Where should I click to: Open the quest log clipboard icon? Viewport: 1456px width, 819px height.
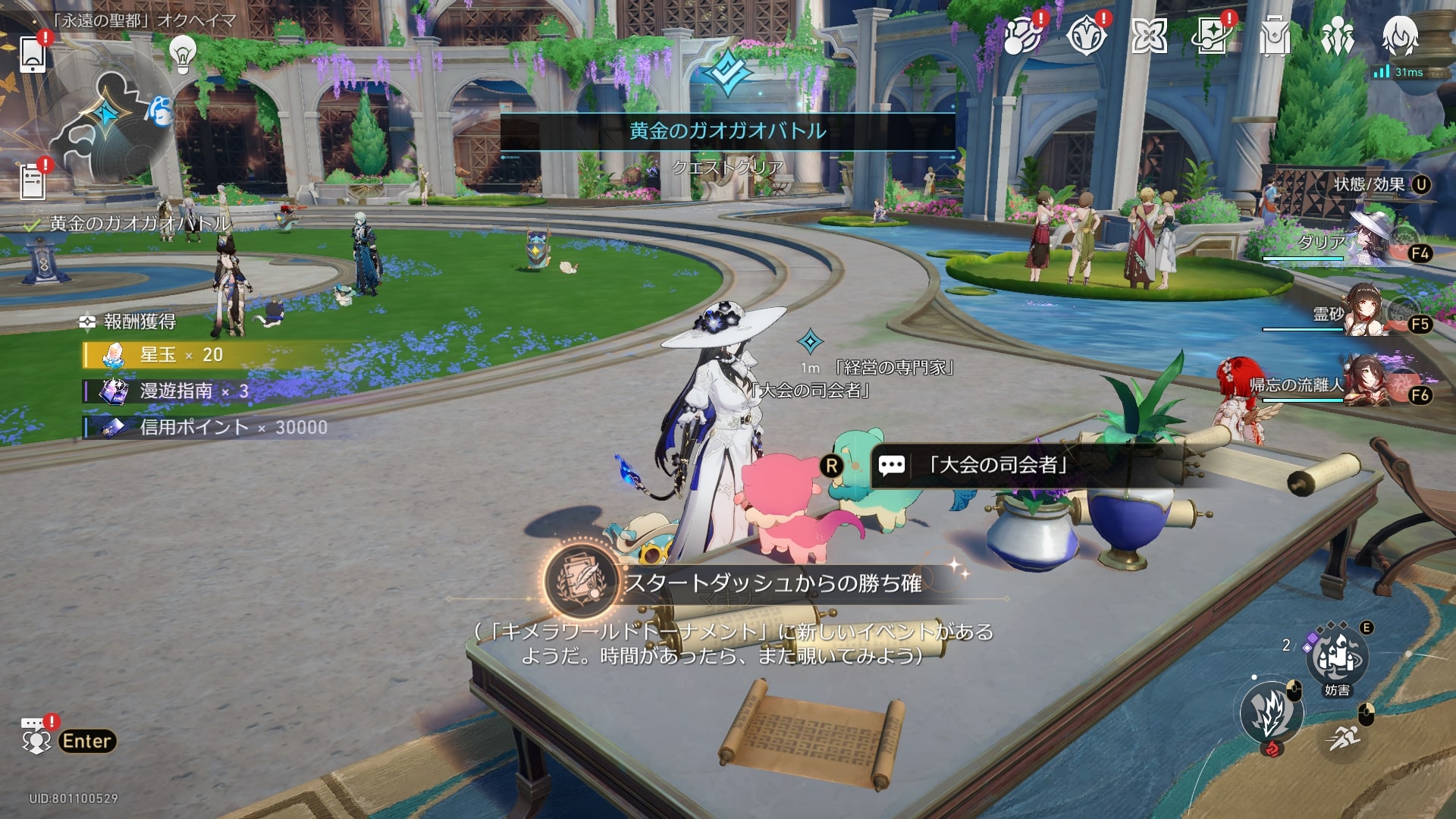(33, 182)
